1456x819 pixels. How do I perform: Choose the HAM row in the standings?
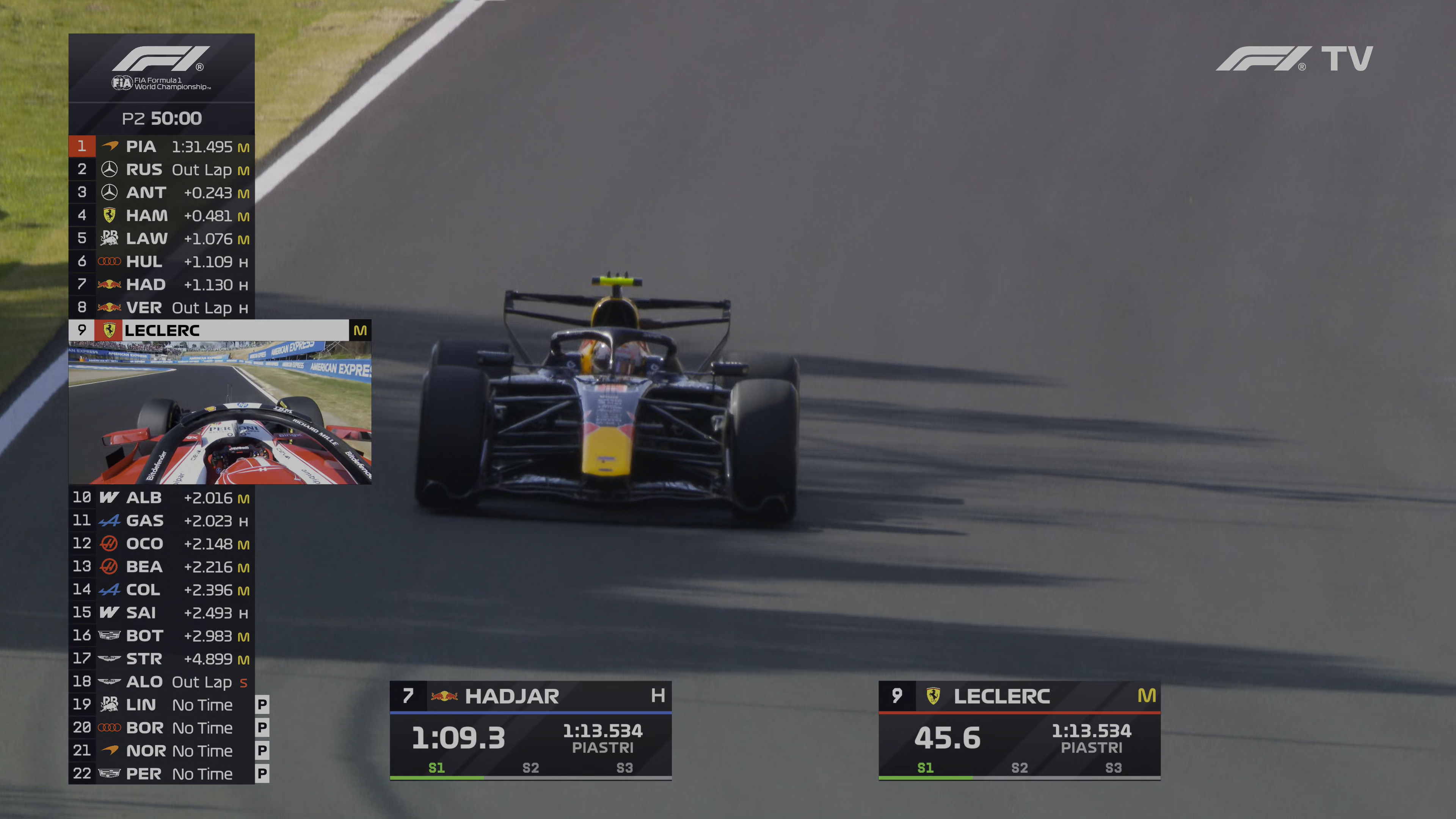click(x=161, y=215)
